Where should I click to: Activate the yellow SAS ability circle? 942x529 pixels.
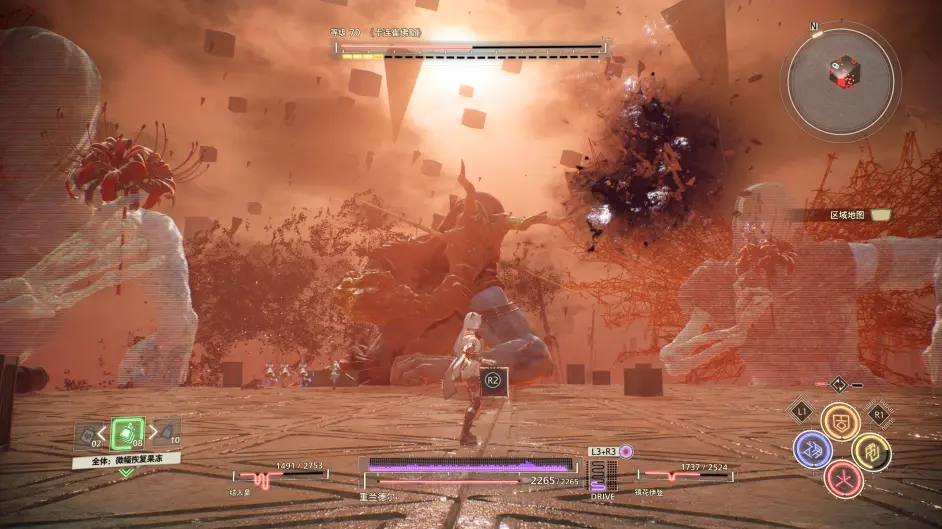tap(871, 451)
